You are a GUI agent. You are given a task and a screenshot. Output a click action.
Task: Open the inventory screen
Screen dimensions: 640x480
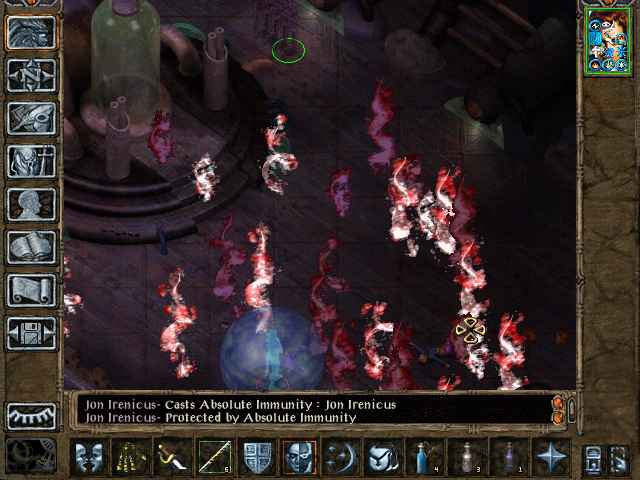pos(31,160)
